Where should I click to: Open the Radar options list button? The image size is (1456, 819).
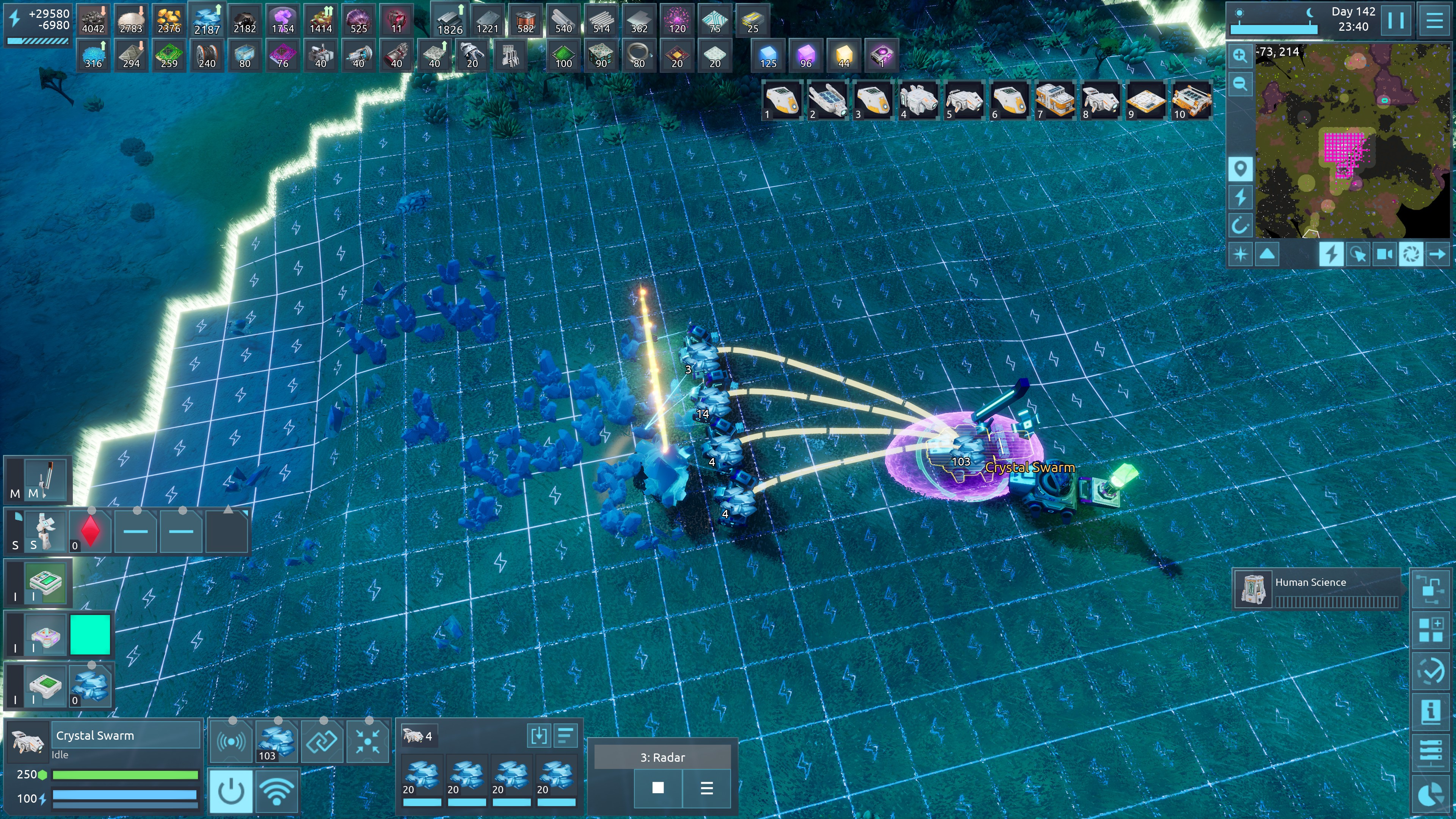(x=706, y=788)
